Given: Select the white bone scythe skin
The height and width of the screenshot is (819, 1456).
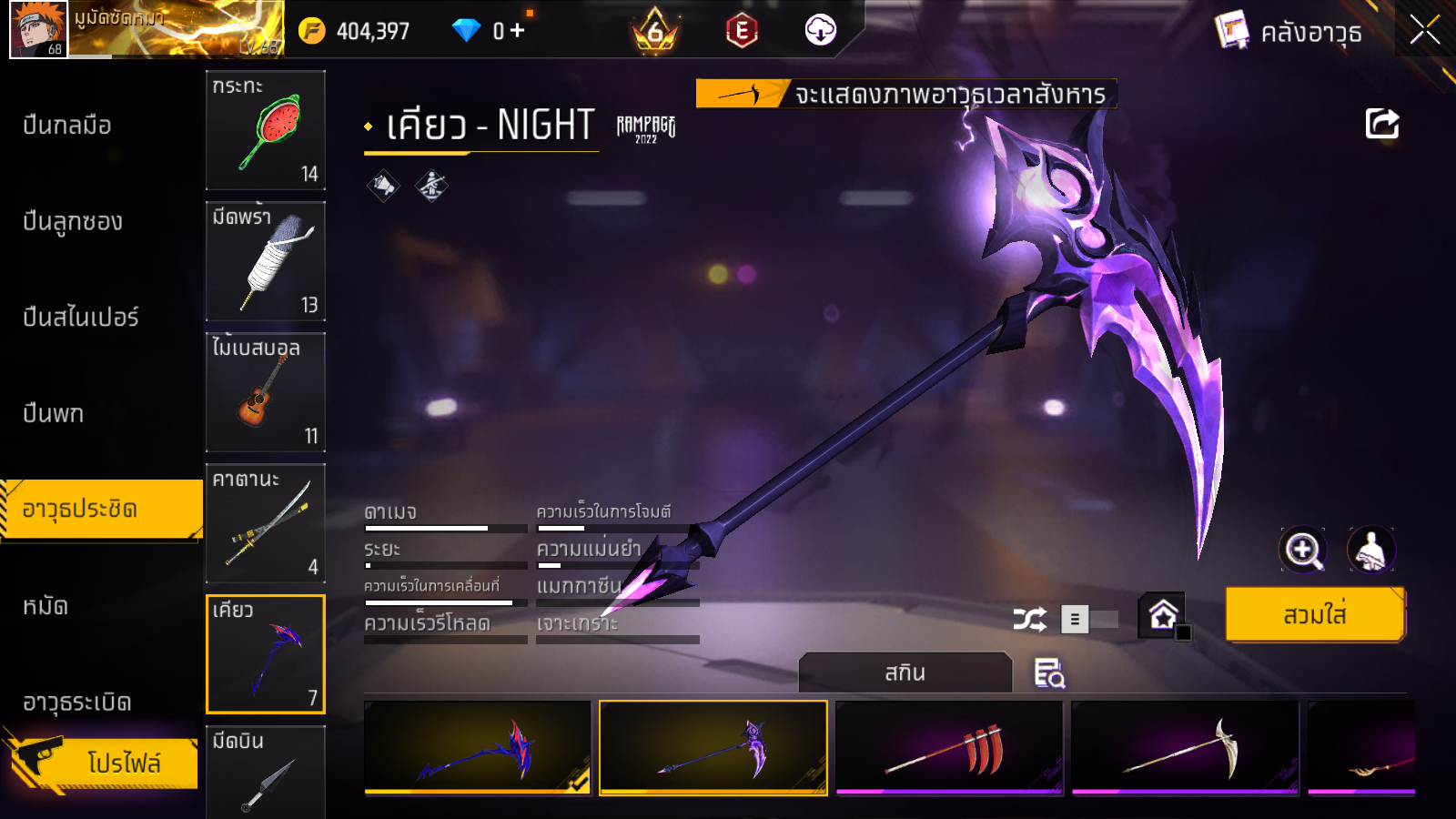Looking at the screenshot, I should point(1184,748).
